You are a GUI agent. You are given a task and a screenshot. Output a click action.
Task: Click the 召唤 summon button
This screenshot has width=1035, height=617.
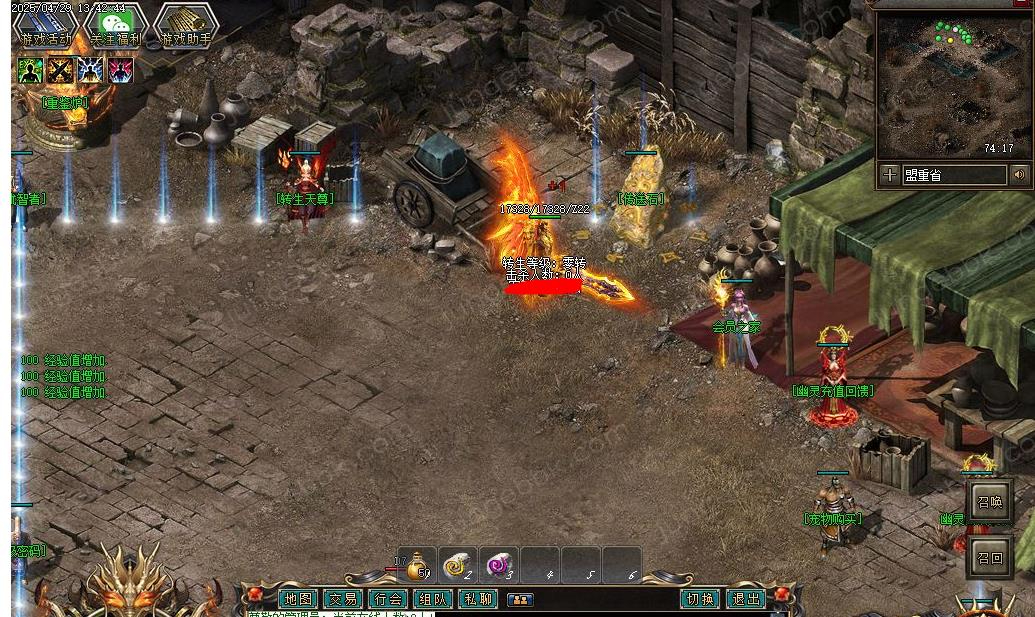pos(990,502)
